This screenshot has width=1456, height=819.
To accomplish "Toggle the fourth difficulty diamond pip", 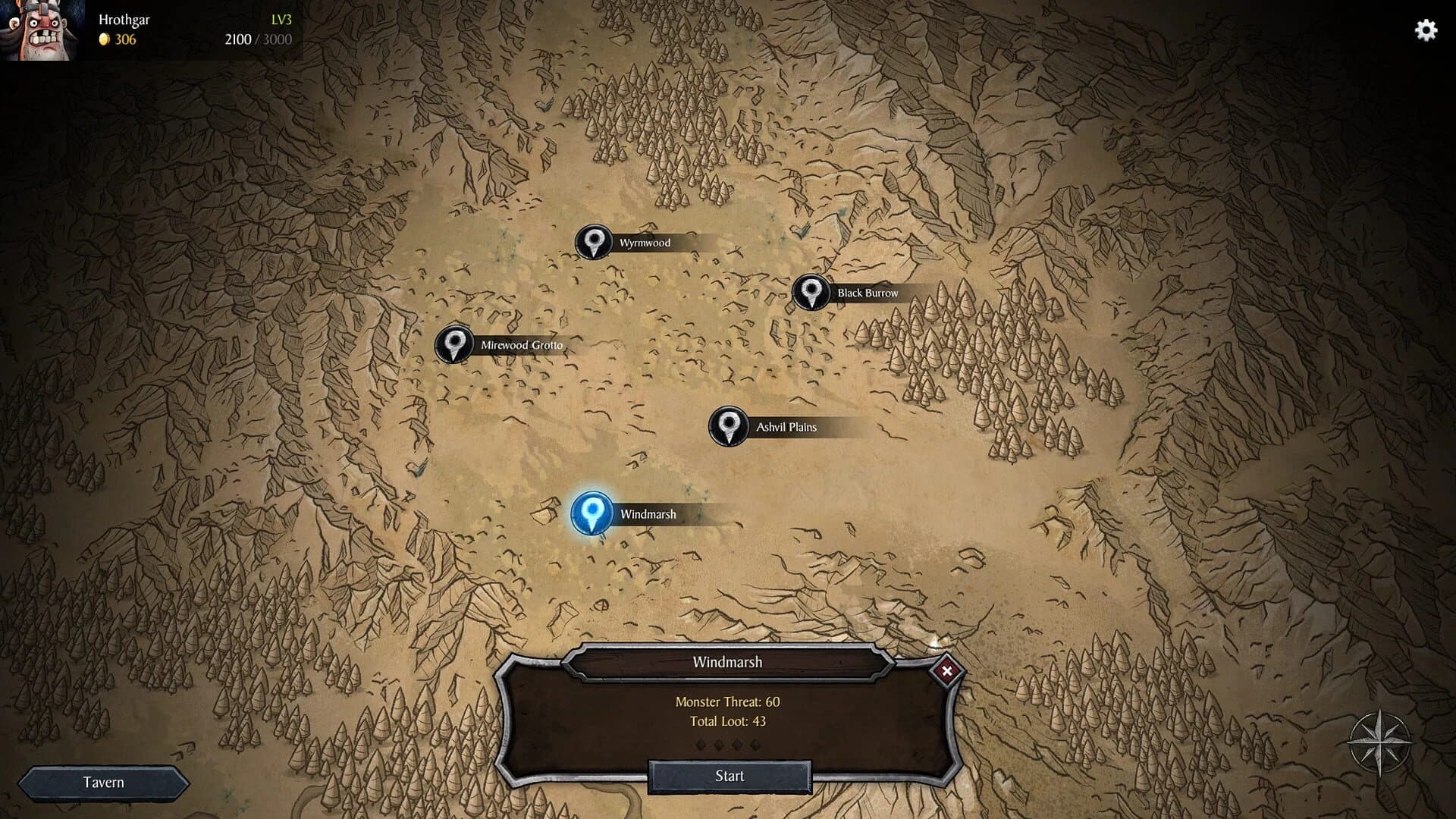I will coord(755,745).
